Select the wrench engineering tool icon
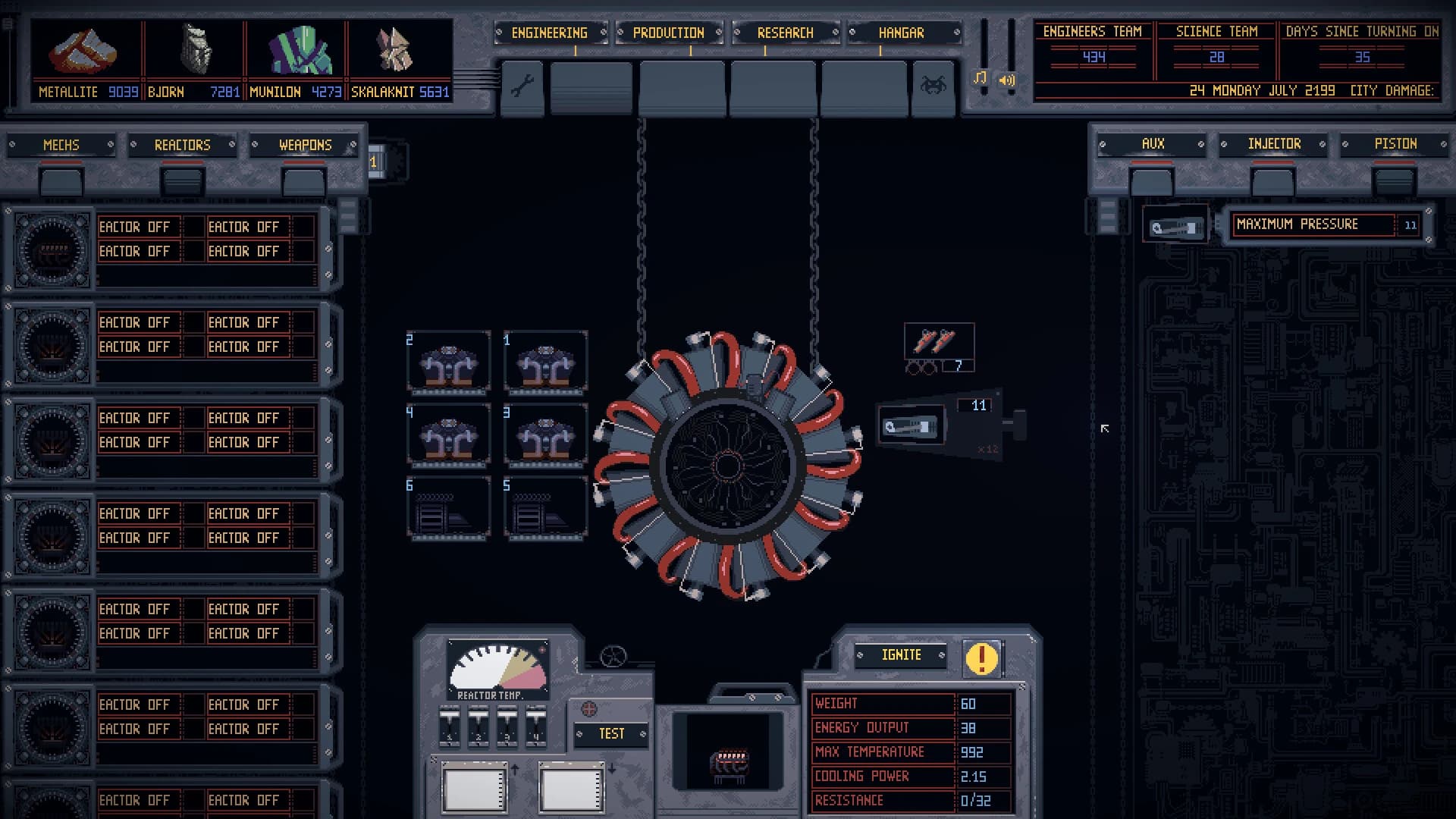This screenshot has width=1456, height=819. pos(522,86)
